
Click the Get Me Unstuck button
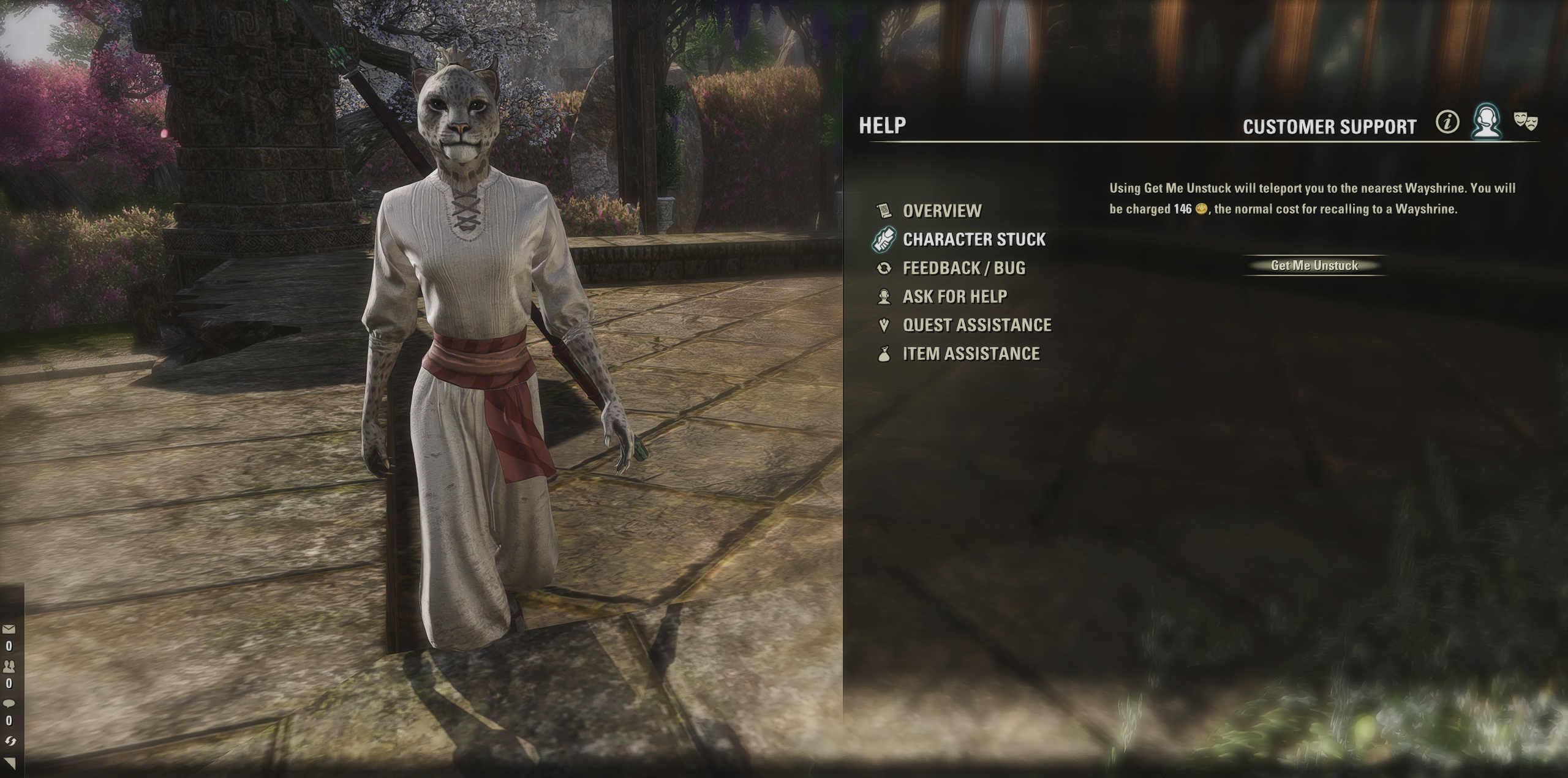(x=1314, y=266)
